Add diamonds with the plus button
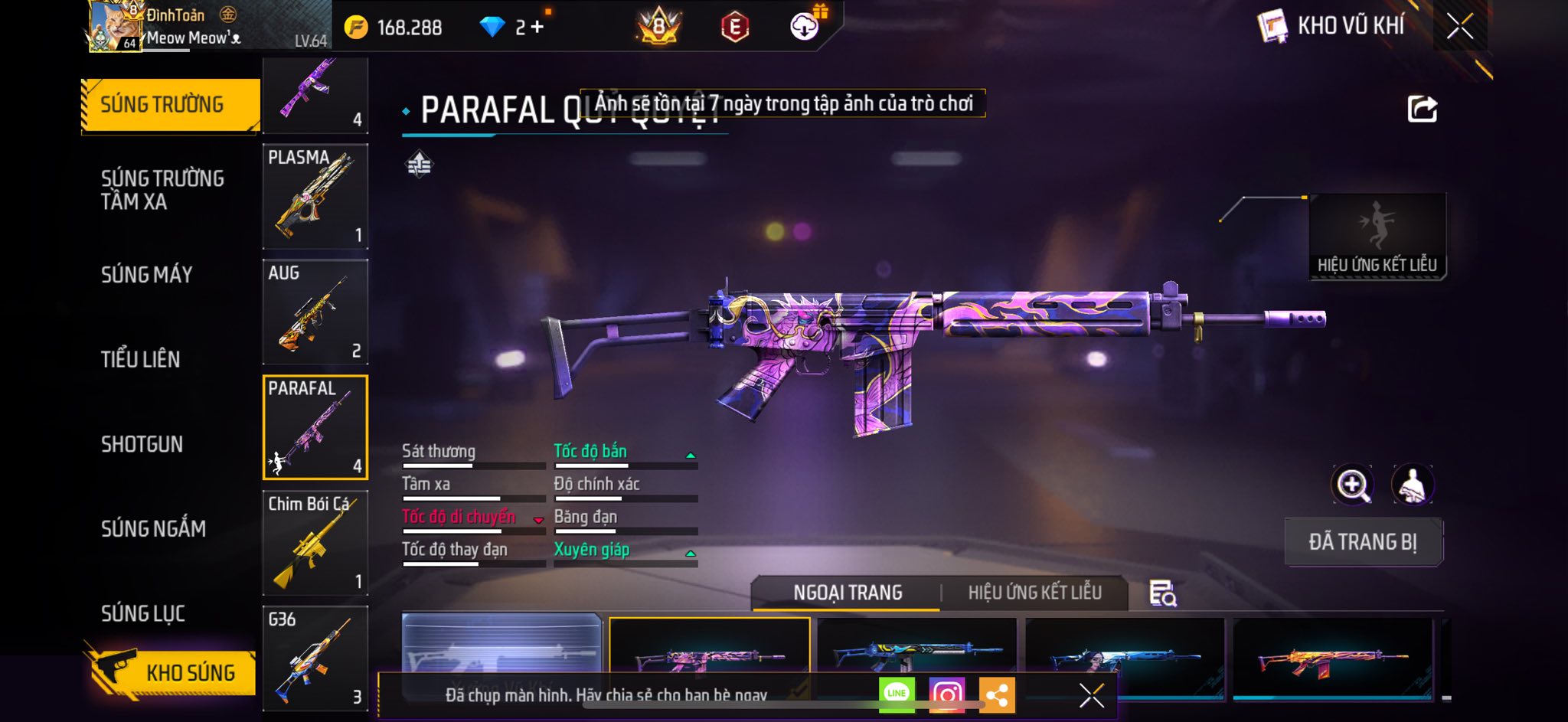 pyautogui.click(x=537, y=28)
